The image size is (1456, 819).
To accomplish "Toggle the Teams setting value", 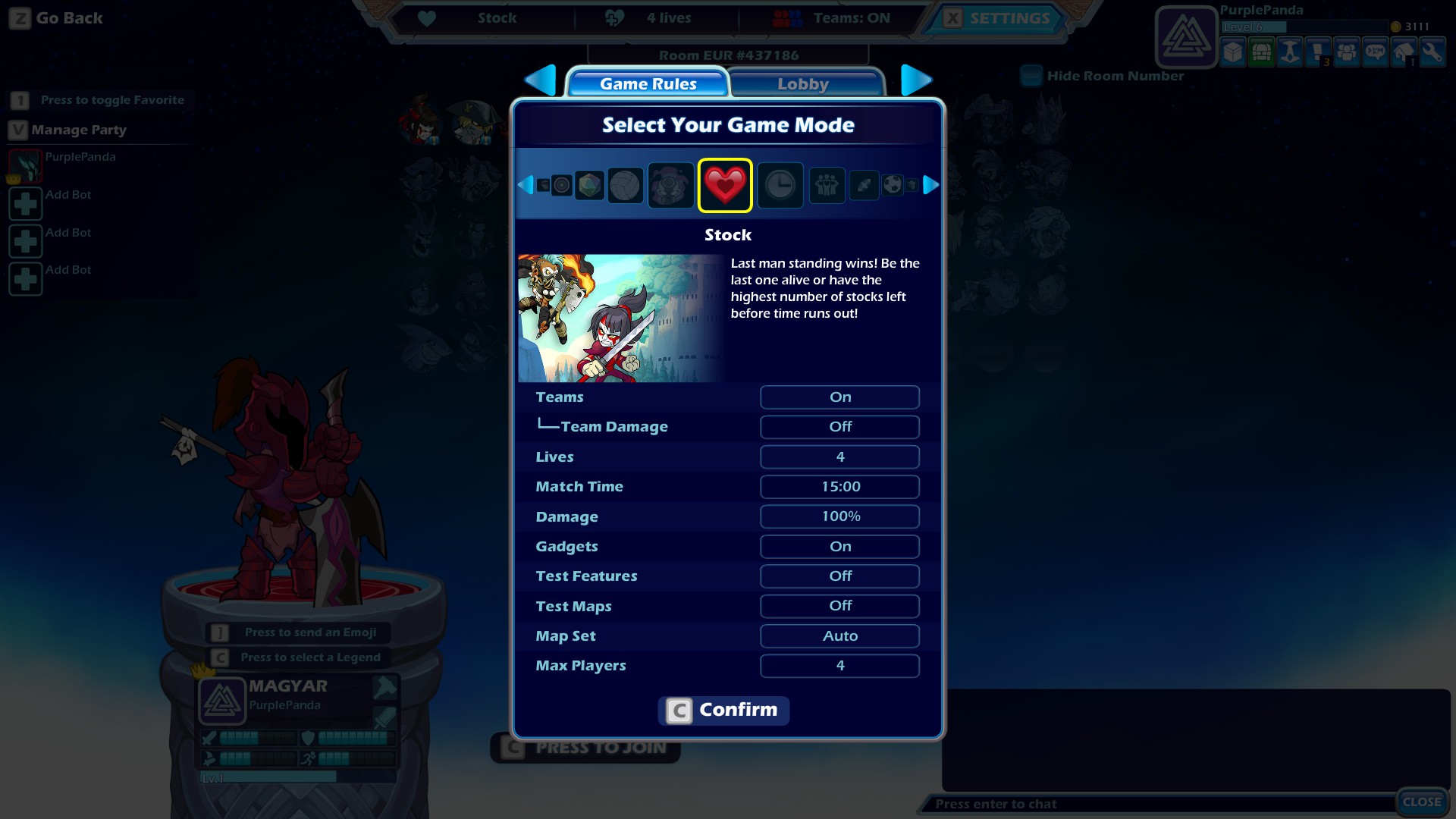I will click(839, 397).
